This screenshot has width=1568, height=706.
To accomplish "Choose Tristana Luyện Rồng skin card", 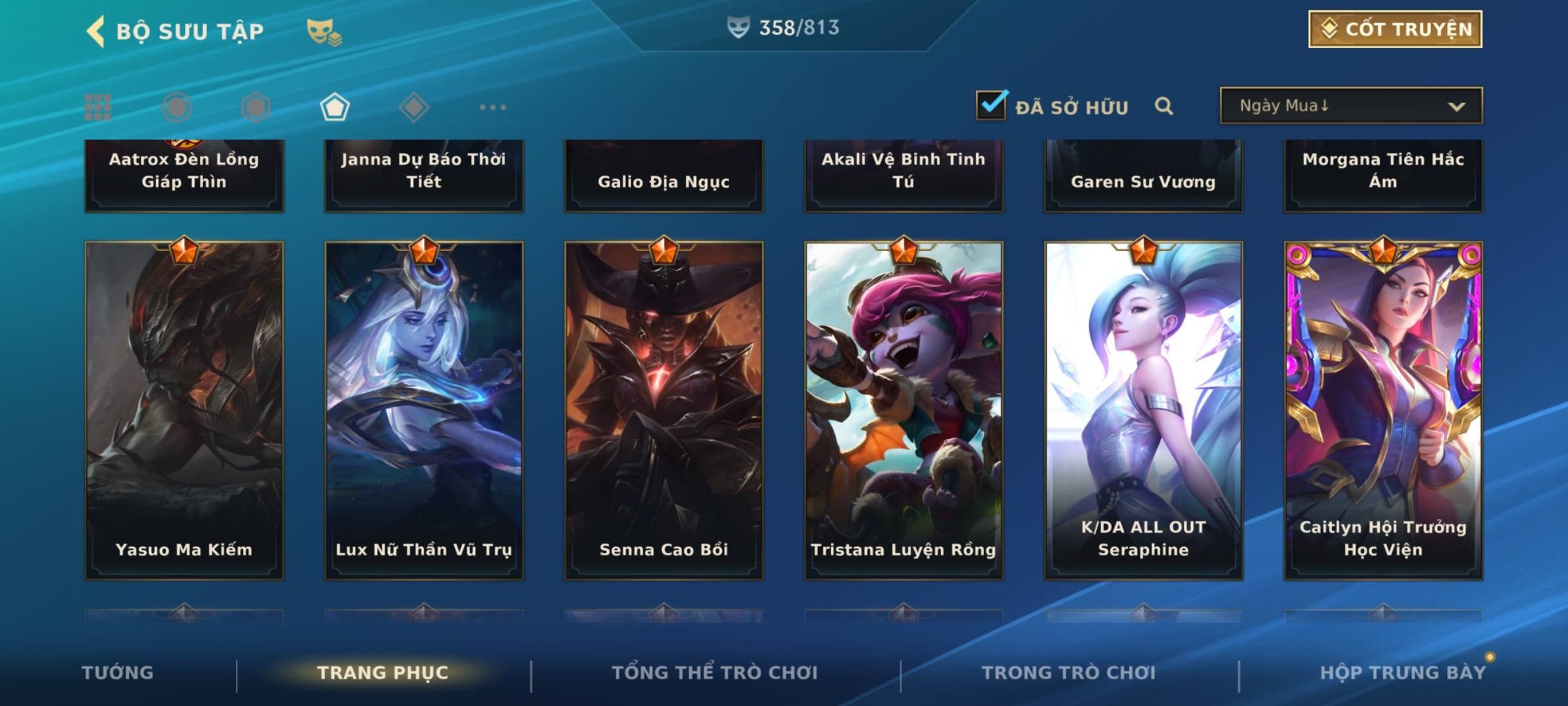I will click(904, 411).
